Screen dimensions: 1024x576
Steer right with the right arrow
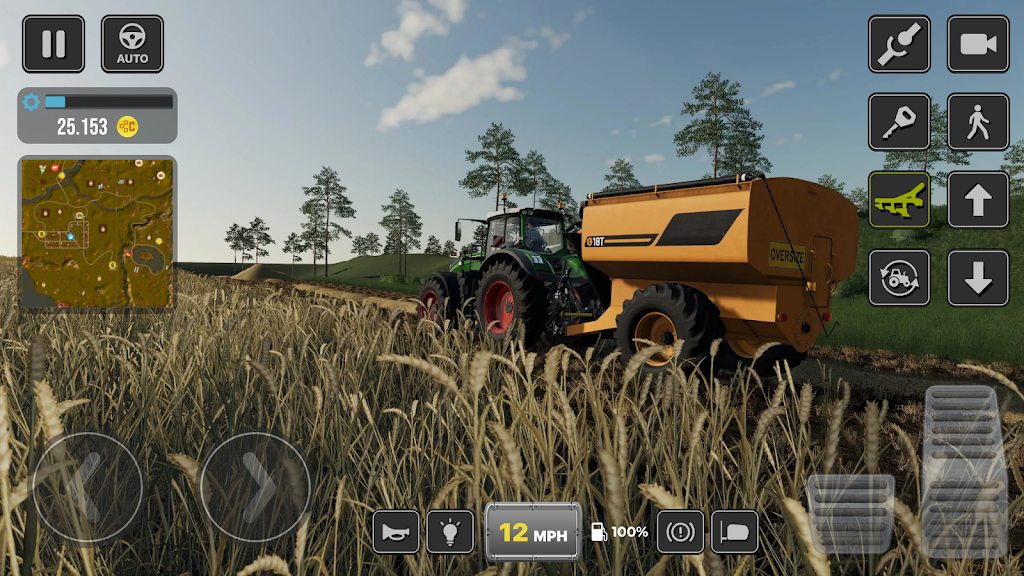pos(255,488)
